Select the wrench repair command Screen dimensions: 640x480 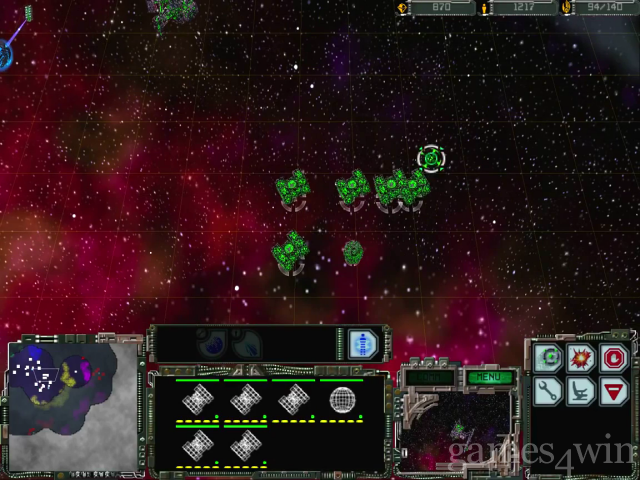547,391
